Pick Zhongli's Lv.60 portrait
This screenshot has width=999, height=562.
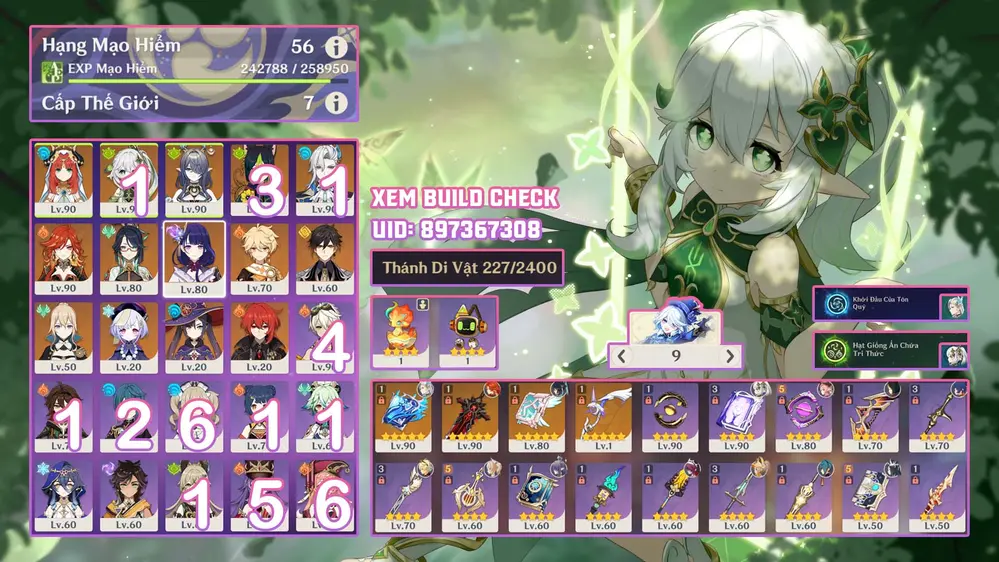(x=323, y=256)
